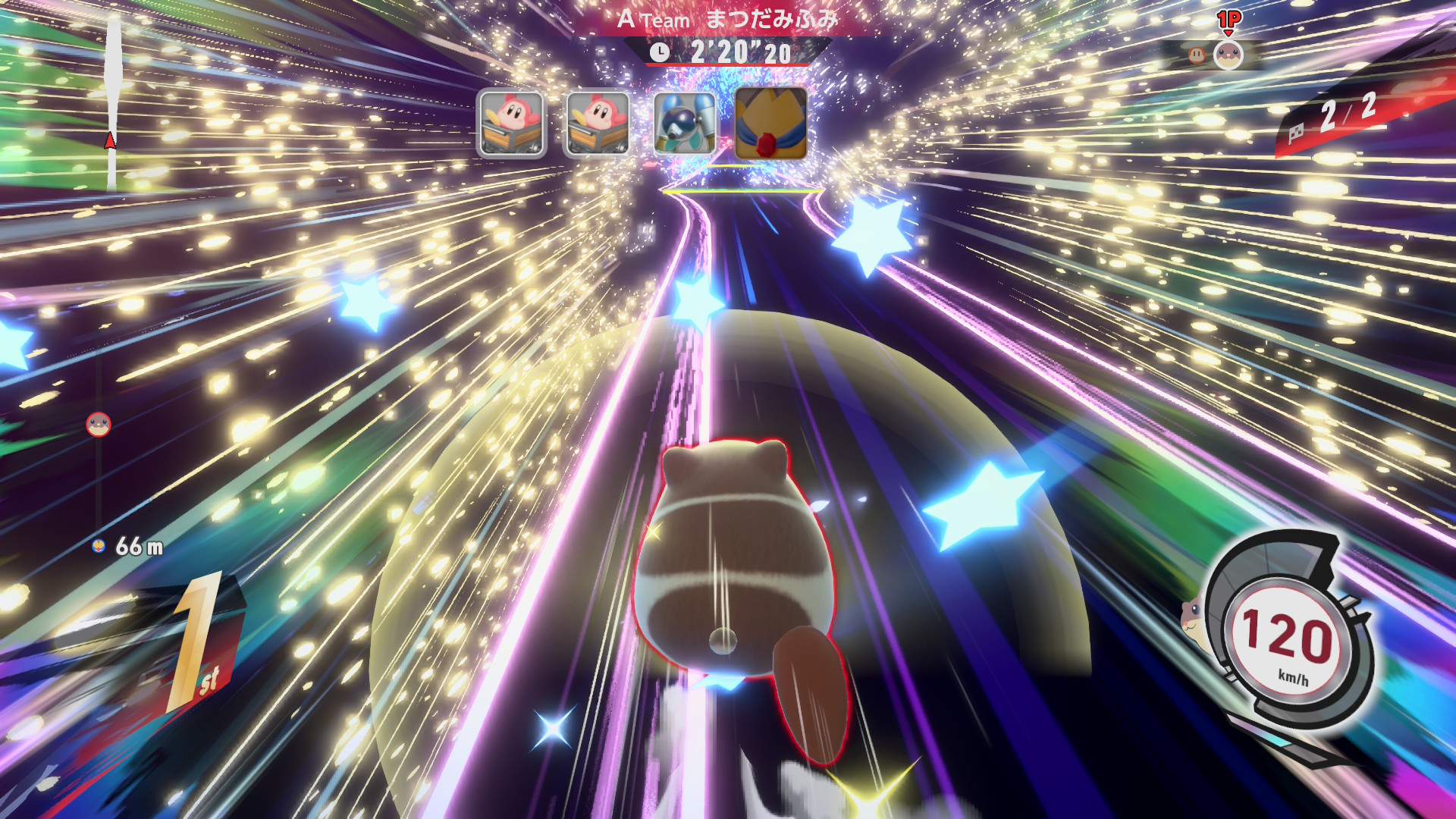Select the blue jetpack robot icon
Image resolution: width=1456 pixels, height=819 pixels.
point(684,124)
